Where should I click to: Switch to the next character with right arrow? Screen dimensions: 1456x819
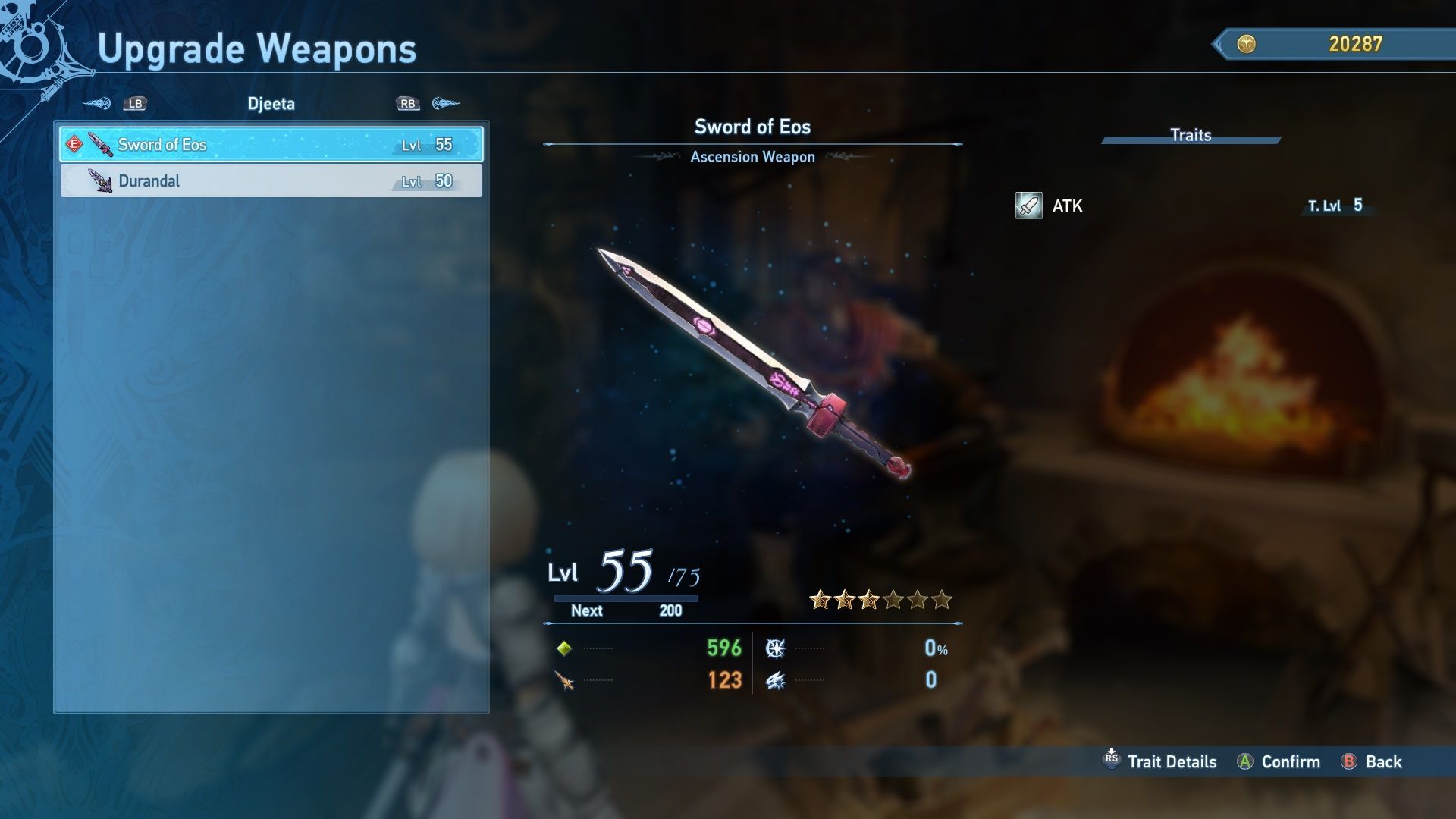click(x=446, y=104)
